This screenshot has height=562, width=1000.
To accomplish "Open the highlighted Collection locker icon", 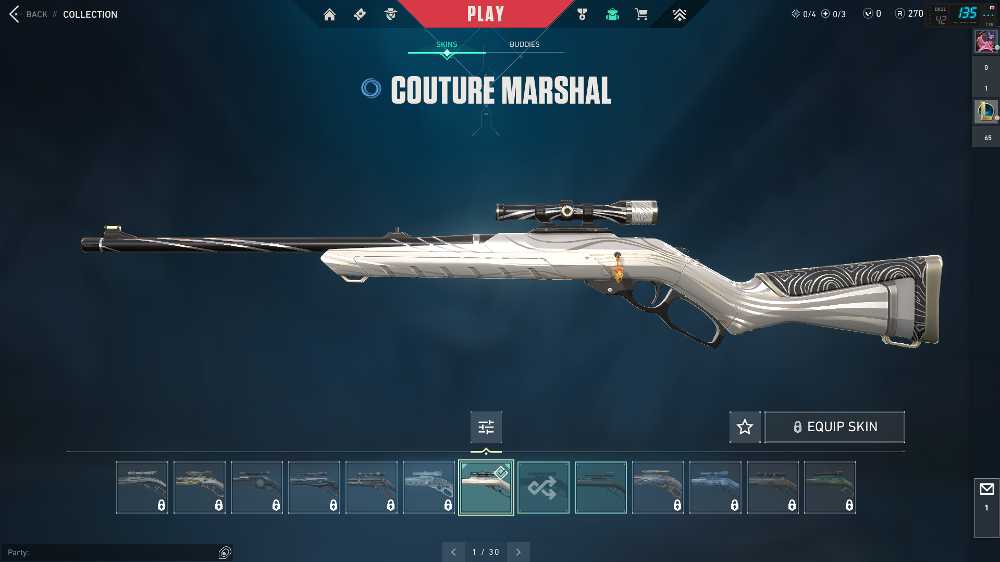I will [x=612, y=14].
